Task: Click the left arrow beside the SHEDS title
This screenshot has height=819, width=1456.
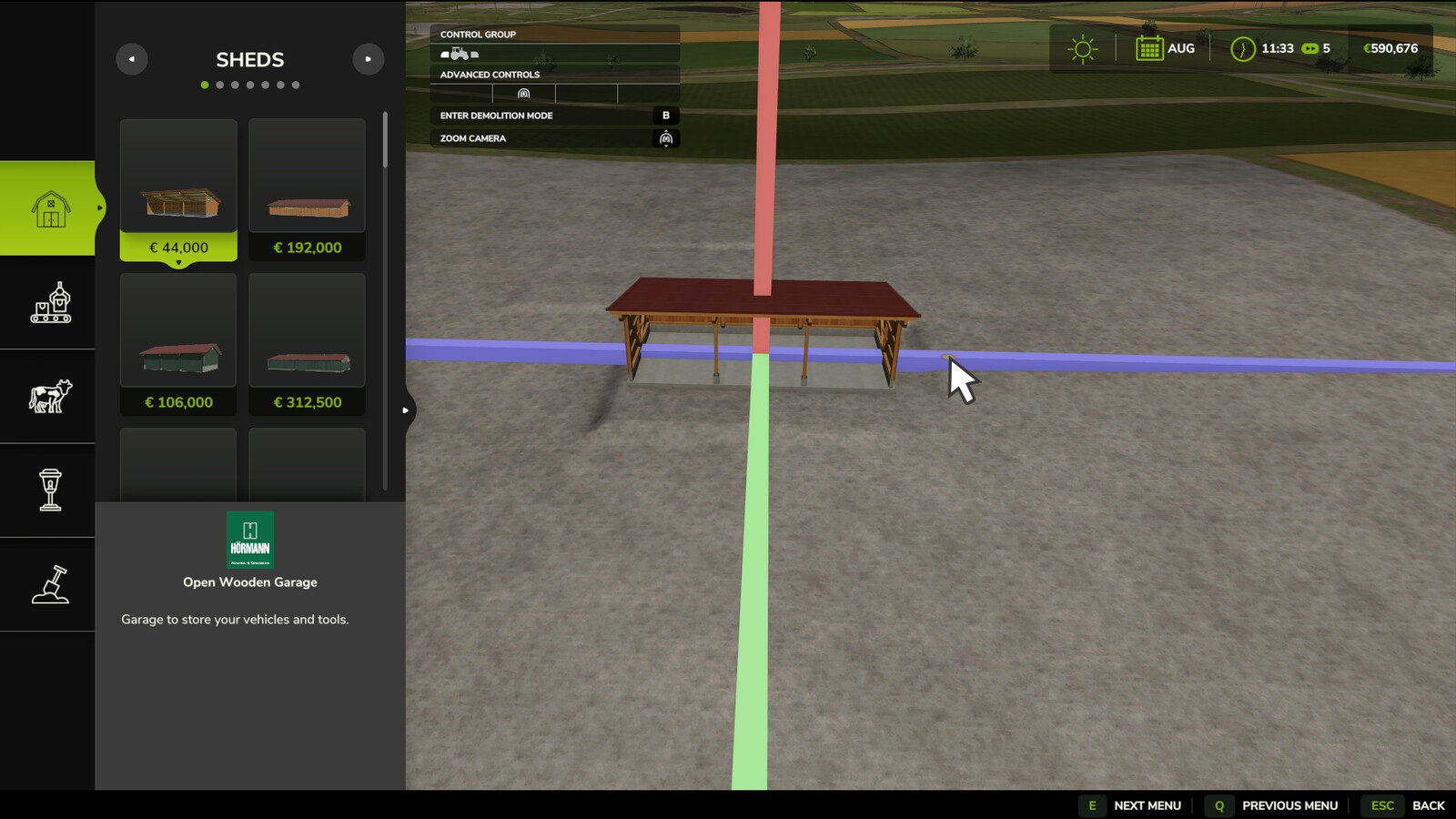Action: tap(131, 58)
